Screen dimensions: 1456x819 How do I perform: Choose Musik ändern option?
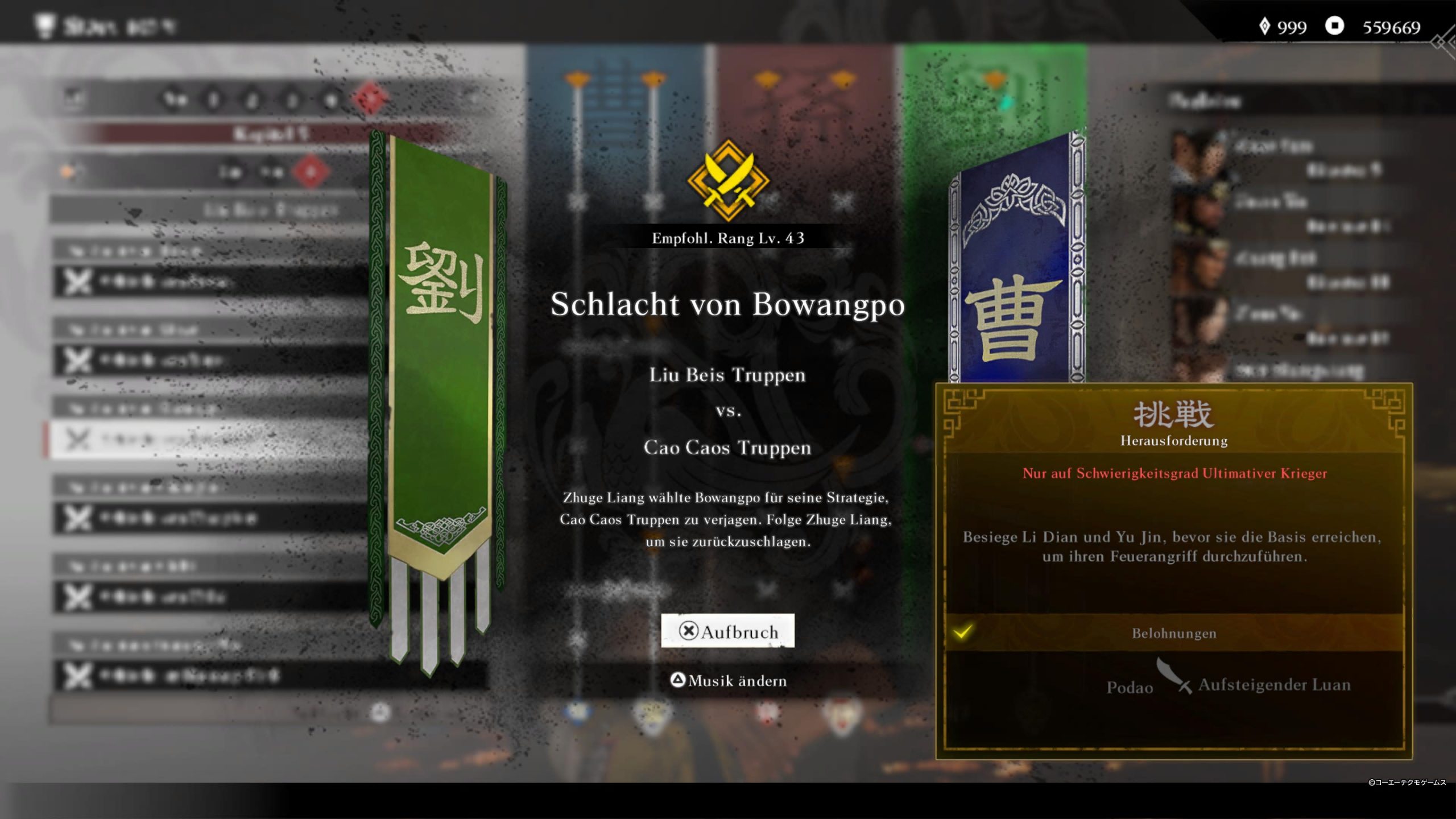tap(729, 680)
